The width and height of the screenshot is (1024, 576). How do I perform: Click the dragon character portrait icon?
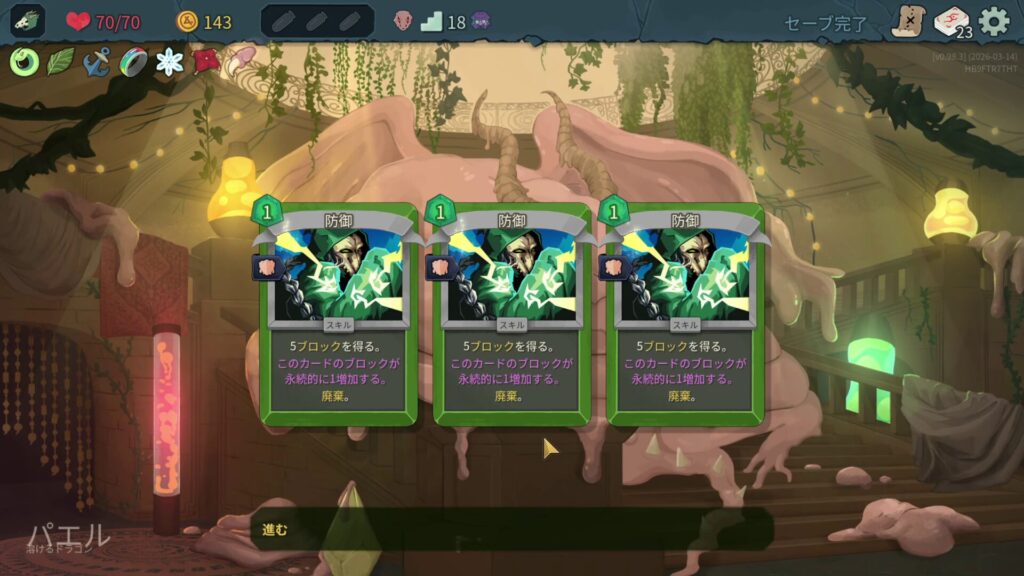click(x=28, y=21)
